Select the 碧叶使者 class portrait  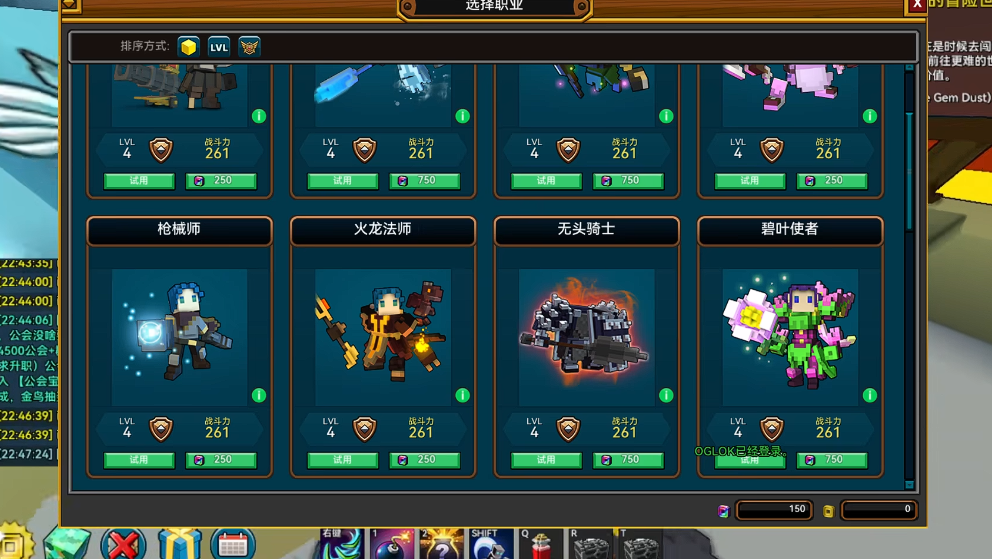tap(790, 336)
